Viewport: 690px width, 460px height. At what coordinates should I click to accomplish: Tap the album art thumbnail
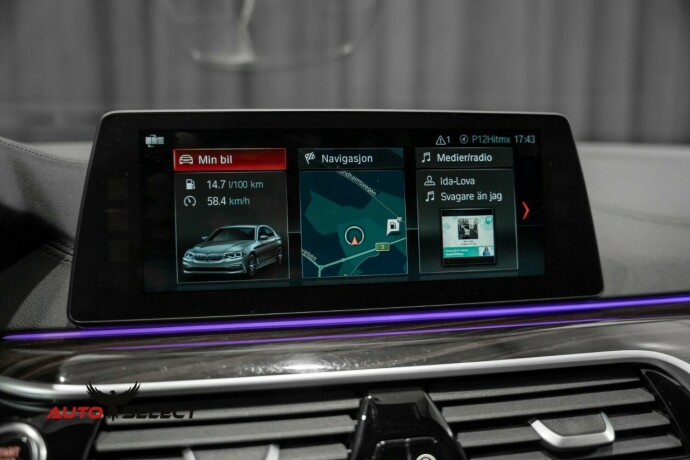click(467, 236)
